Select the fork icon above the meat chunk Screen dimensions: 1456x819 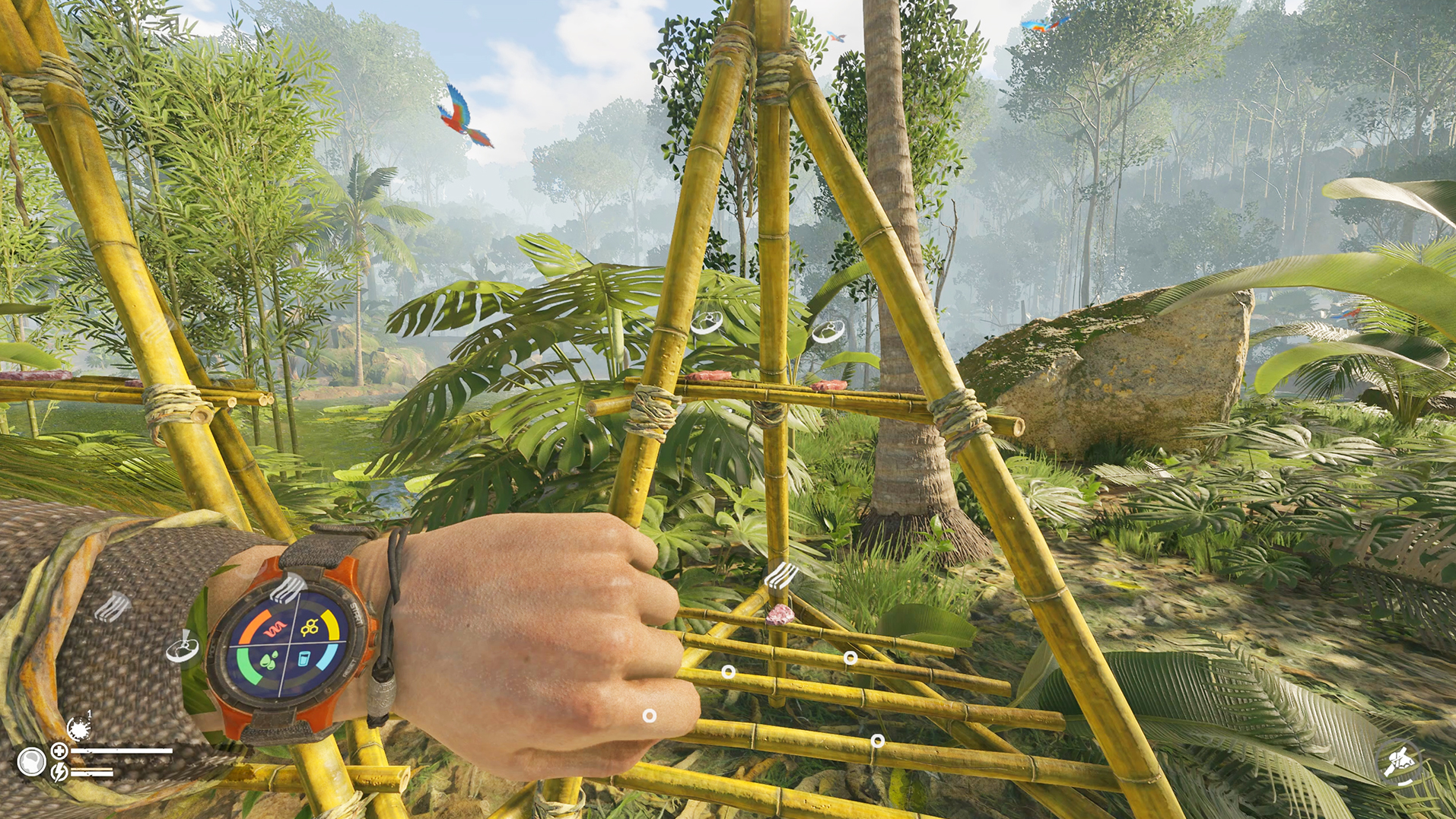780,576
